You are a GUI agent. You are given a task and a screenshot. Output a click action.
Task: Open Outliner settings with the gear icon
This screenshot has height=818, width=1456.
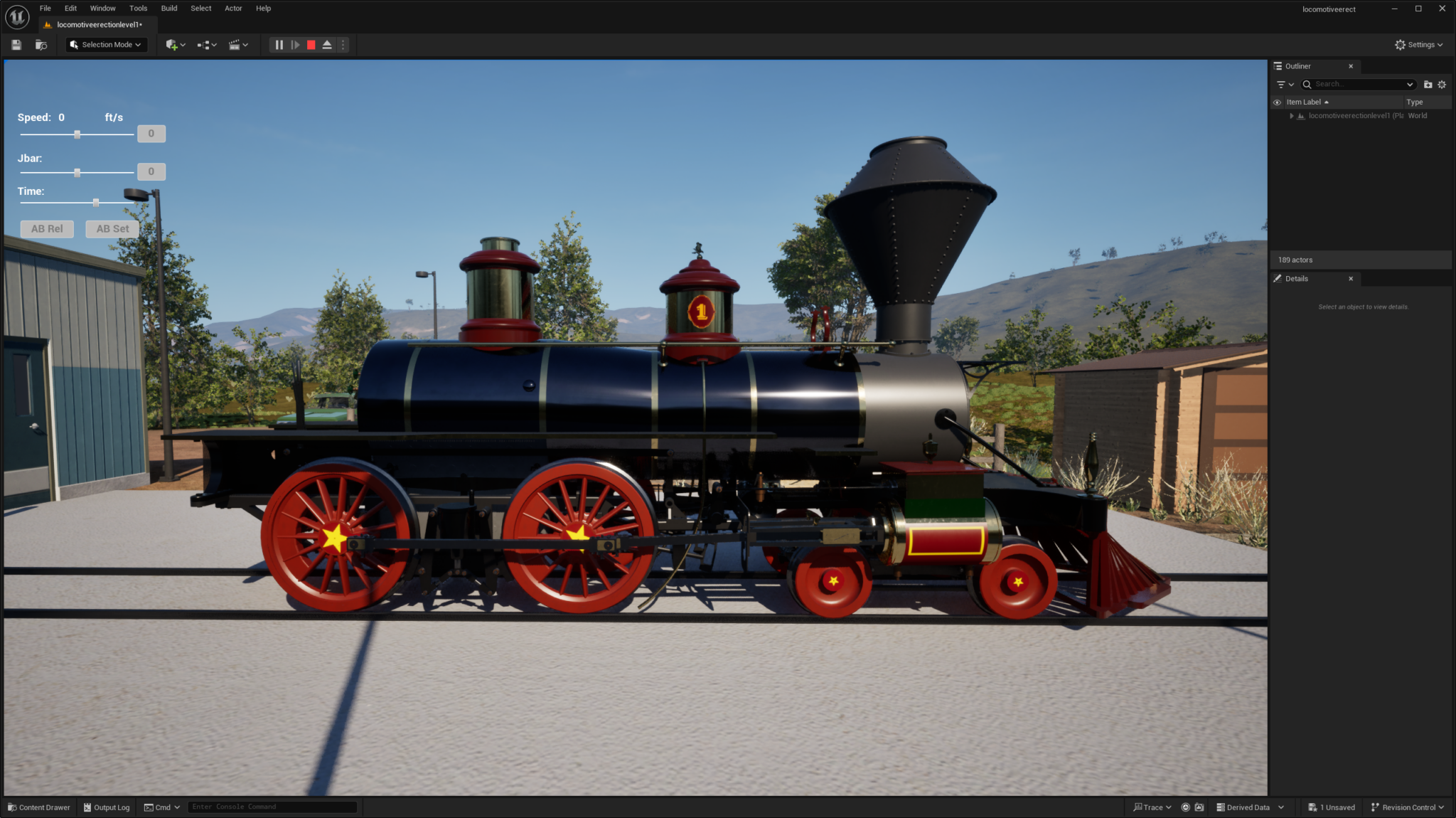[x=1442, y=84]
